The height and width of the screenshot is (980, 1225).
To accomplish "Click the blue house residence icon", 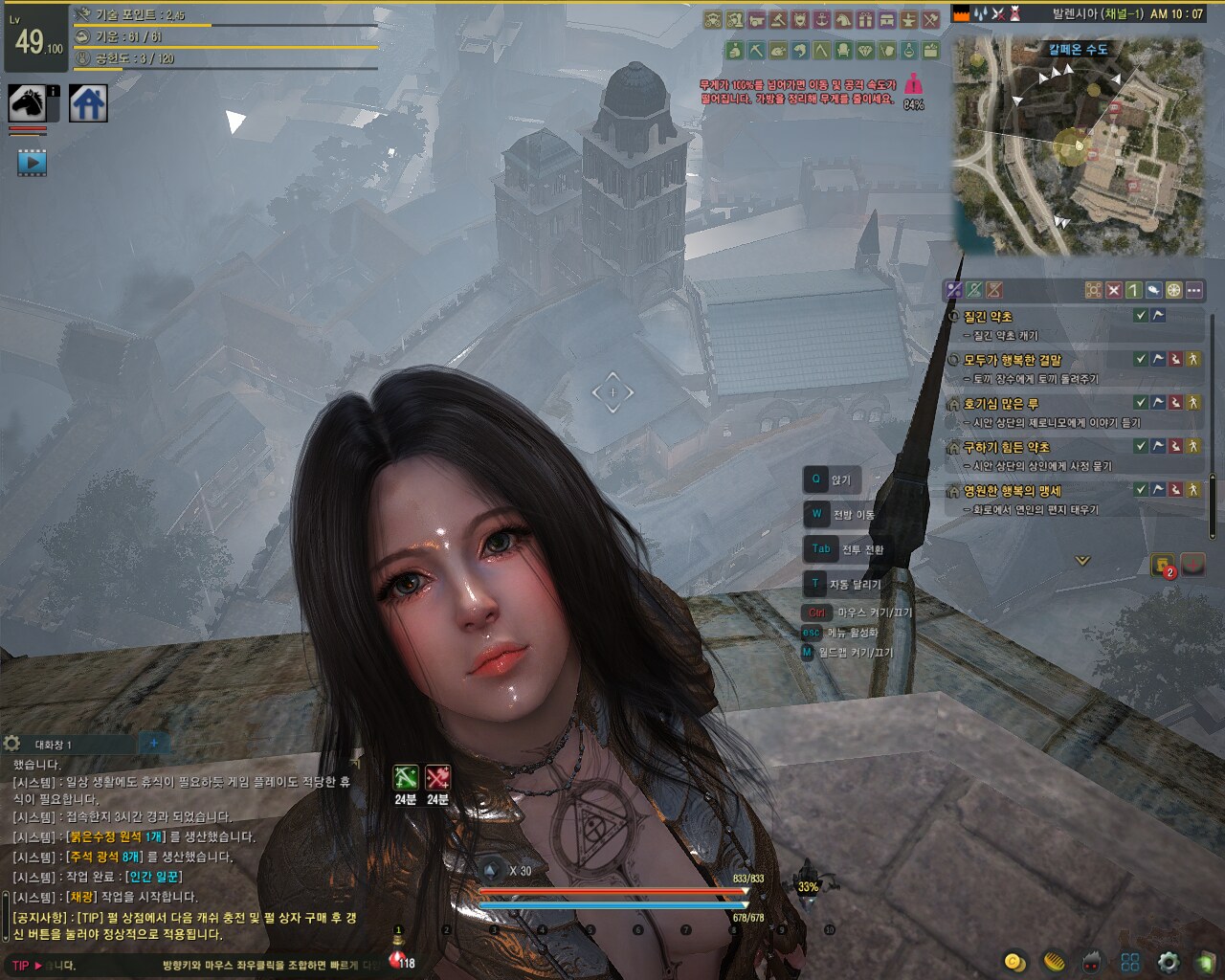I will click(88, 102).
